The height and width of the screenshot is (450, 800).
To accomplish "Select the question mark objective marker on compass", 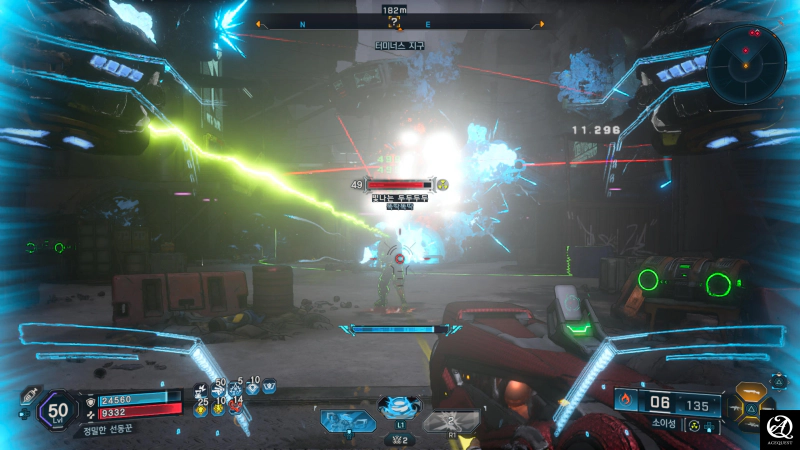I will pos(395,21).
